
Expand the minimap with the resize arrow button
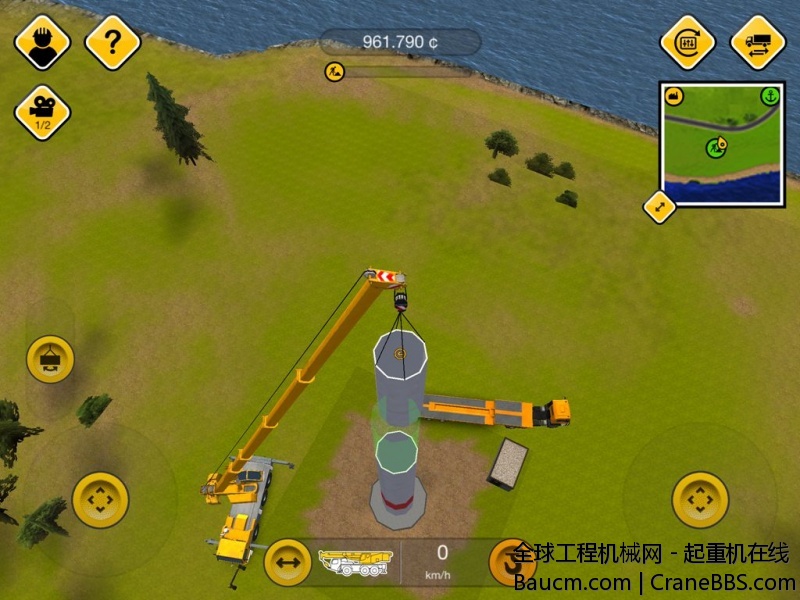[x=660, y=207]
